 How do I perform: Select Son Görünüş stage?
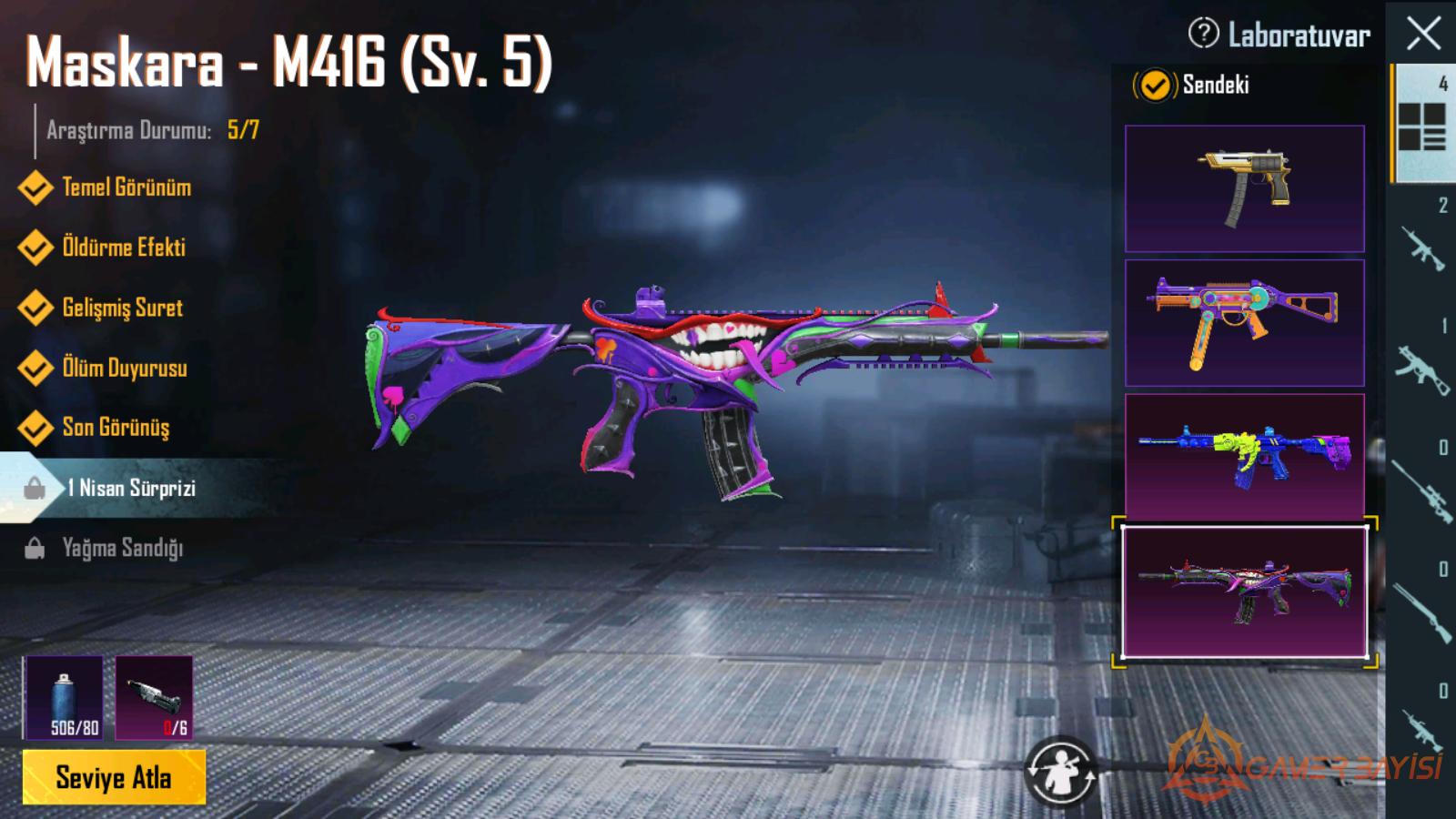click(x=116, y=428)
